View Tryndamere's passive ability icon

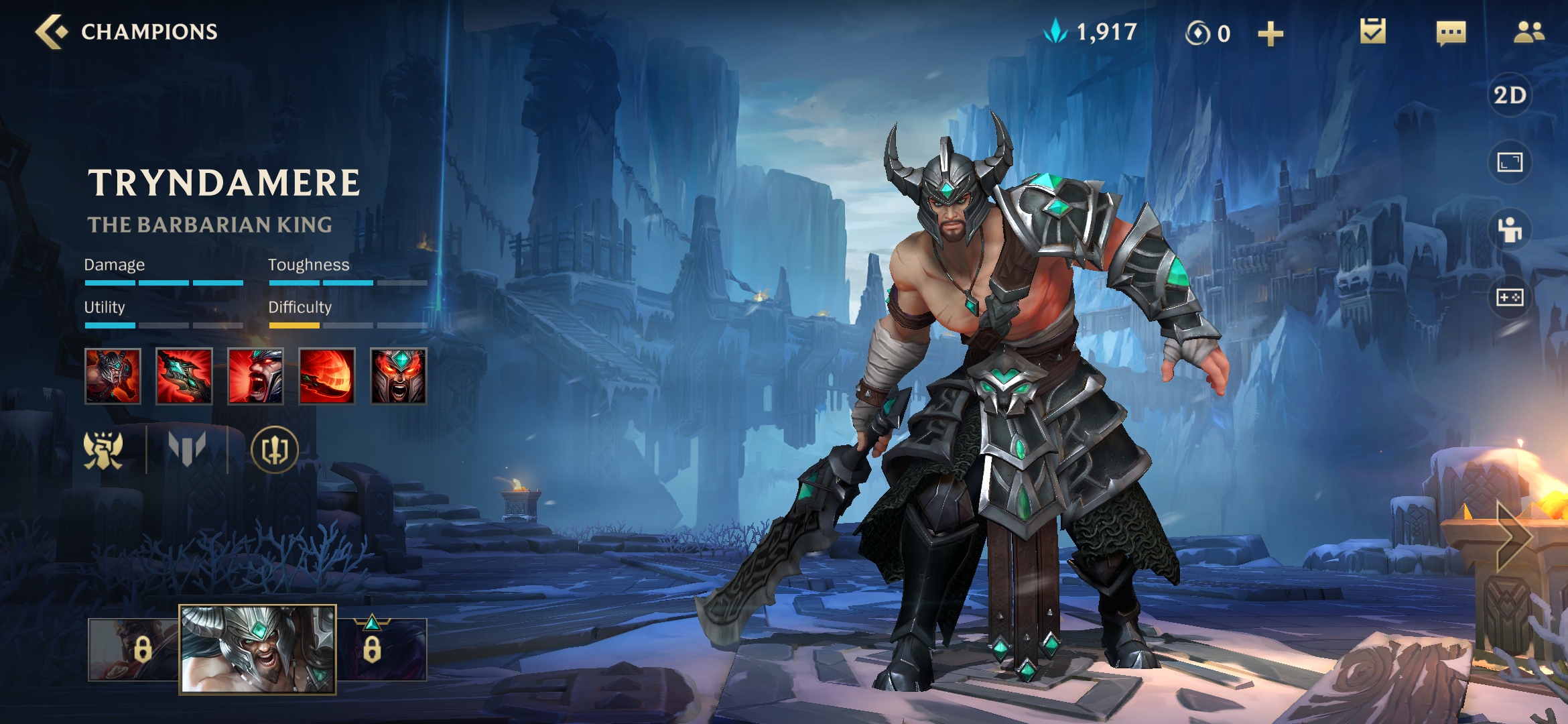click(113, 376)
